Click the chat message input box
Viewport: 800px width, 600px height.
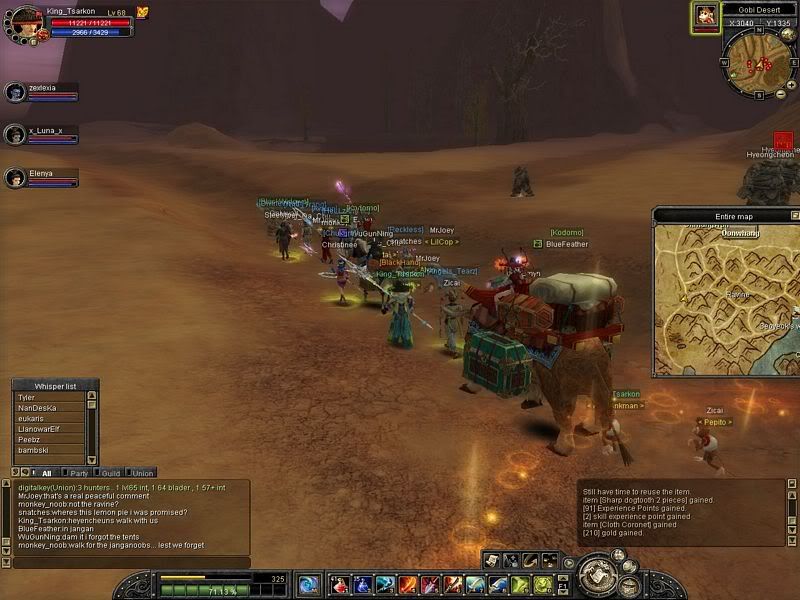[130, 562]
